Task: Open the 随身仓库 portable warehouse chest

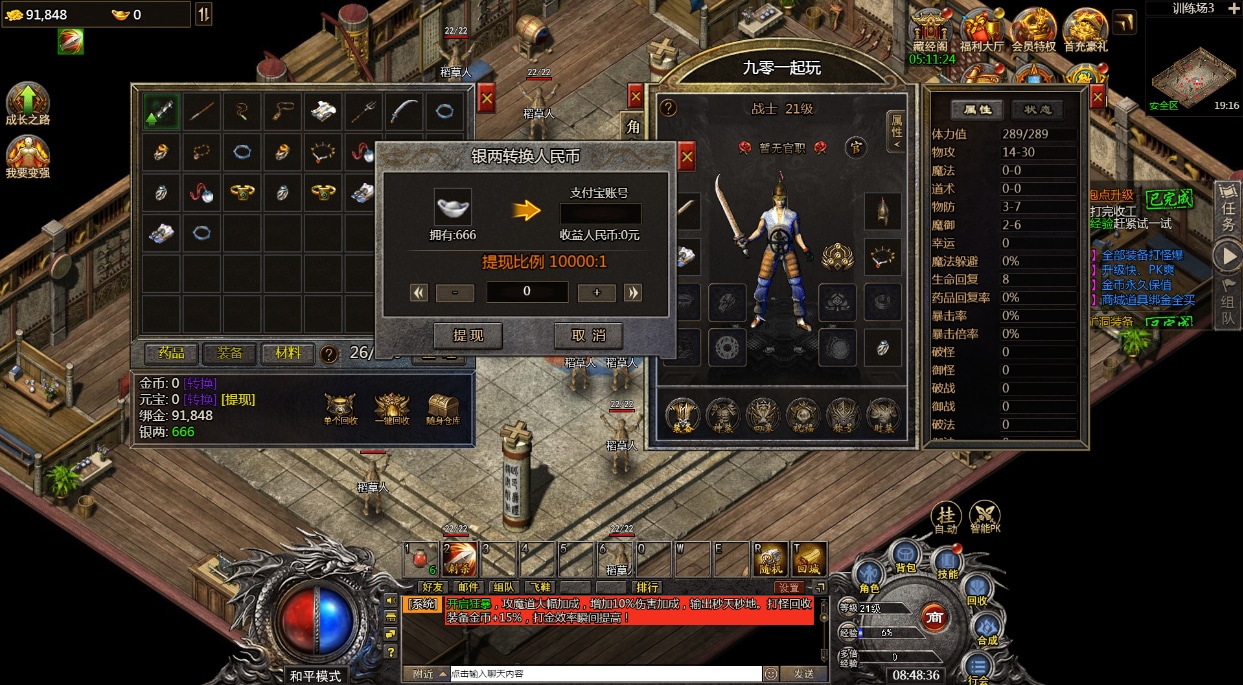Action: coord(443,409)
